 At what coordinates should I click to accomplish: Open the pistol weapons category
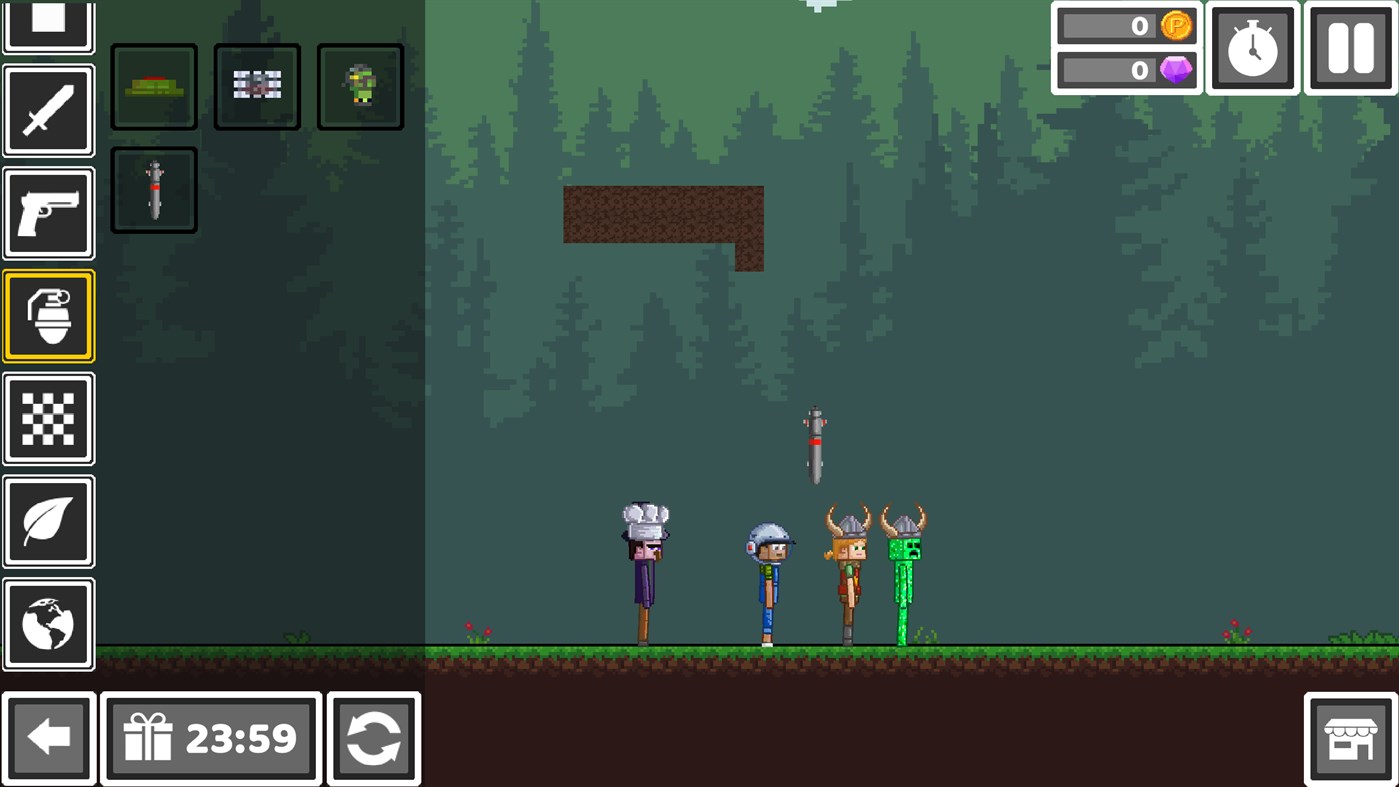pyautogui.click(x=48, y=211)
